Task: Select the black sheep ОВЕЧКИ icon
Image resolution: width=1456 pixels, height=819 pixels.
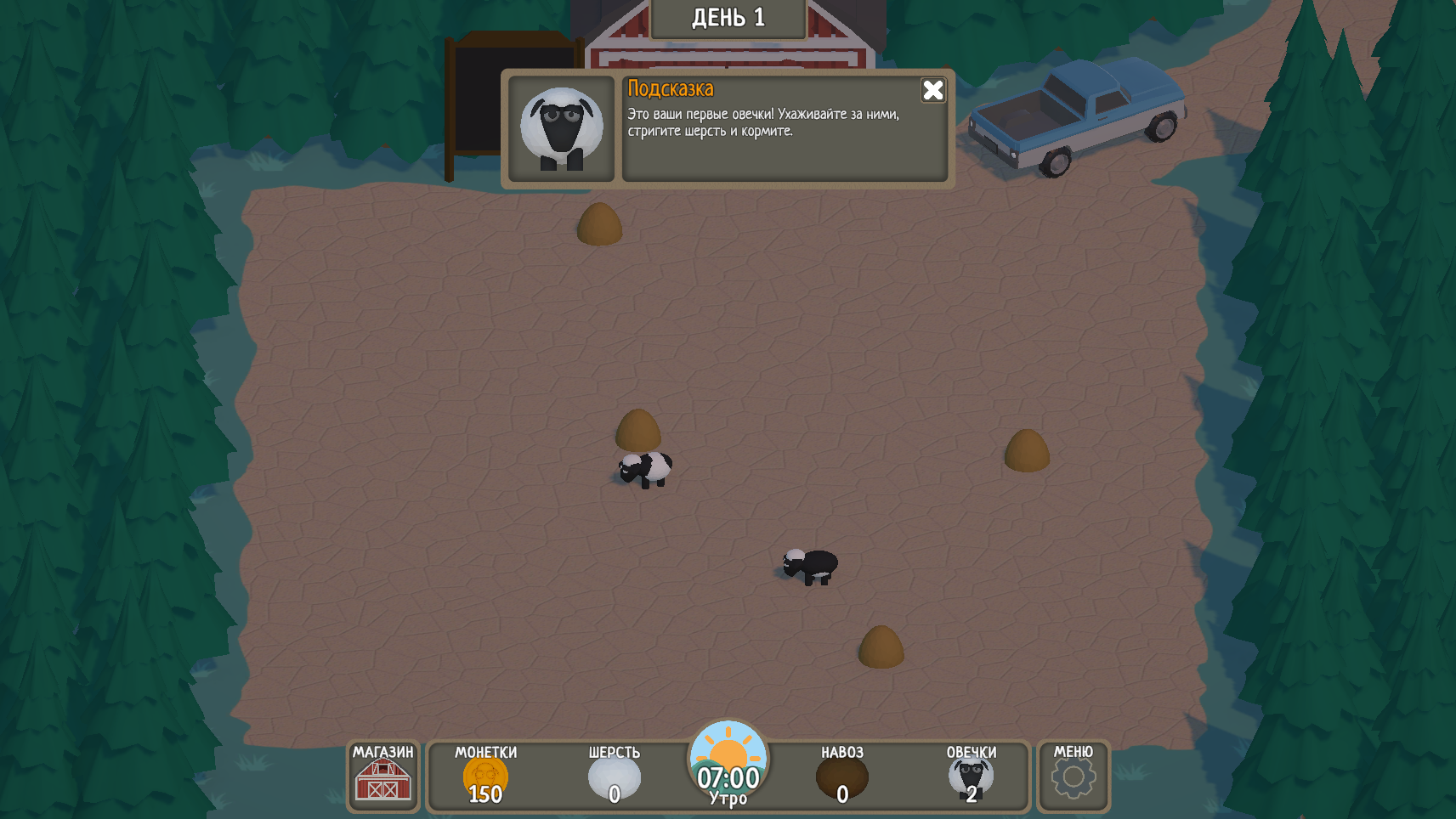Action: 972,776
